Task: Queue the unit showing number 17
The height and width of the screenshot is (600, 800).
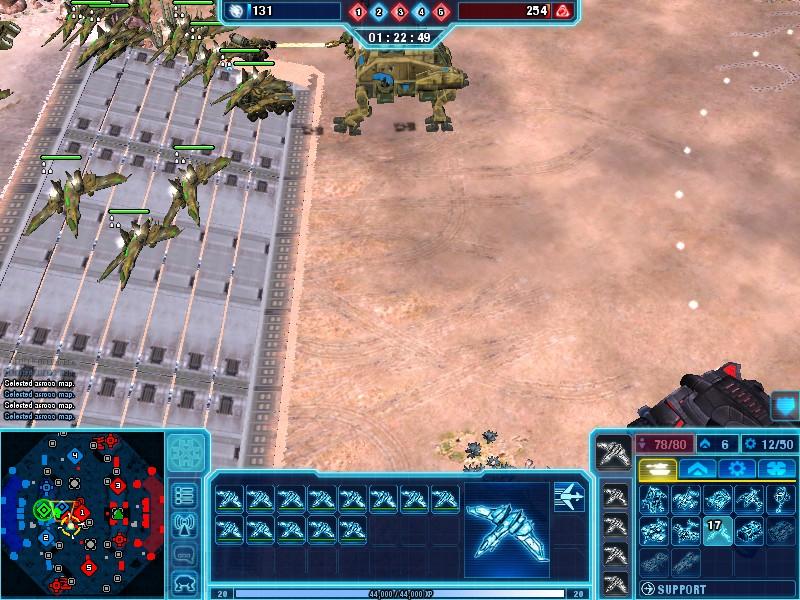Action: (717, 530)
